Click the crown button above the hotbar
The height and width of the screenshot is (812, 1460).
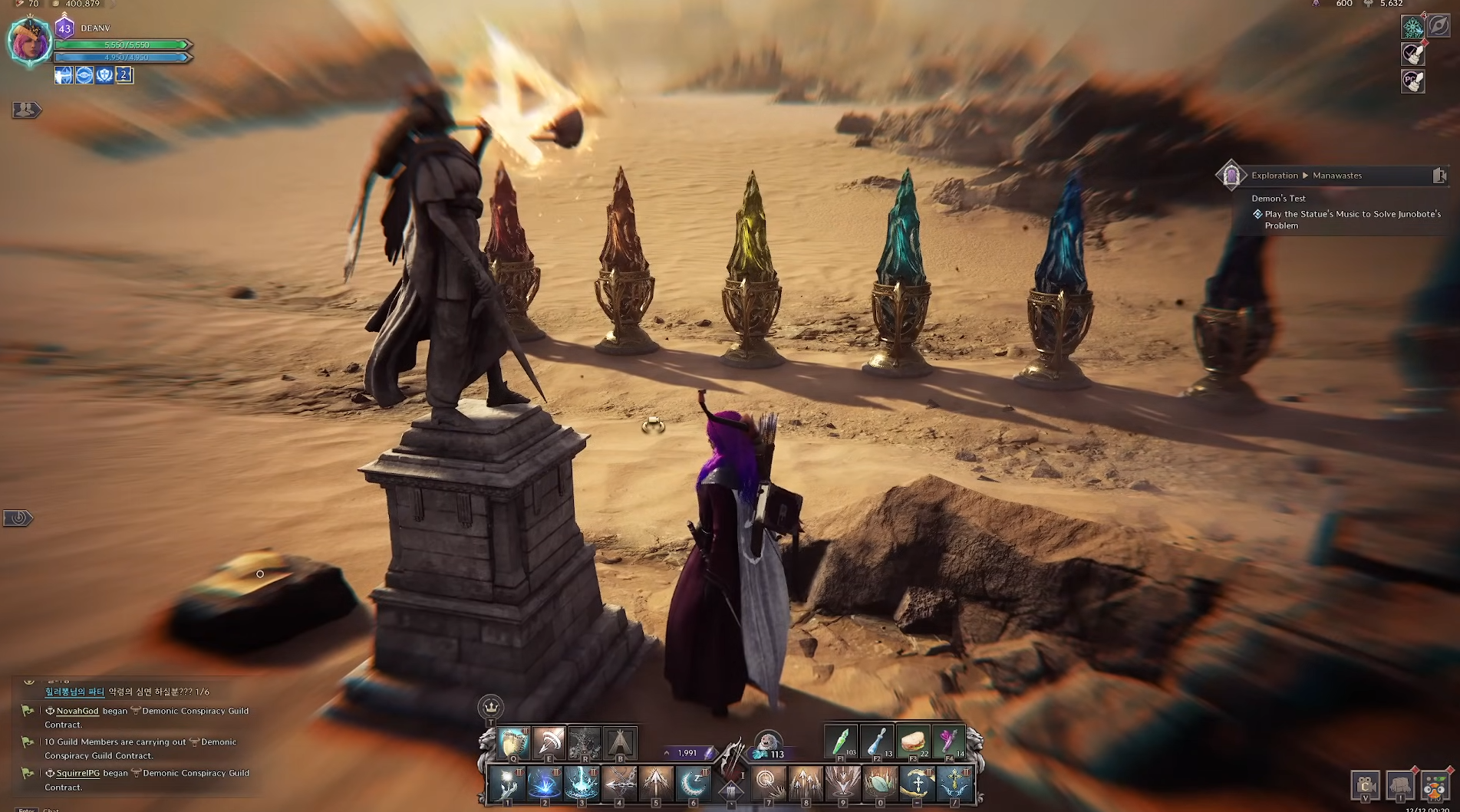pyautogui.click(x=490, y=706)
